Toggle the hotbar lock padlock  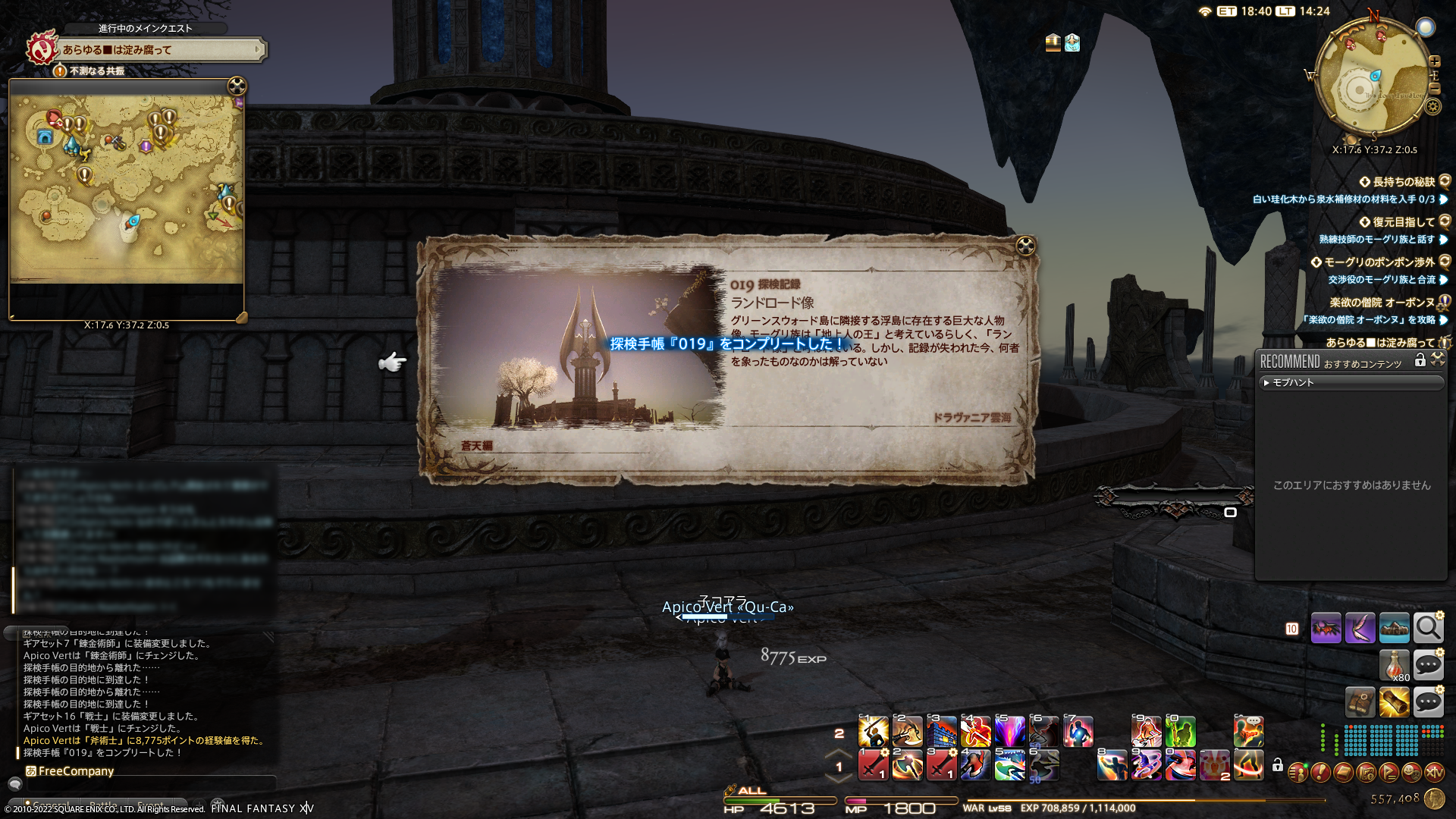pos(1278,765)
